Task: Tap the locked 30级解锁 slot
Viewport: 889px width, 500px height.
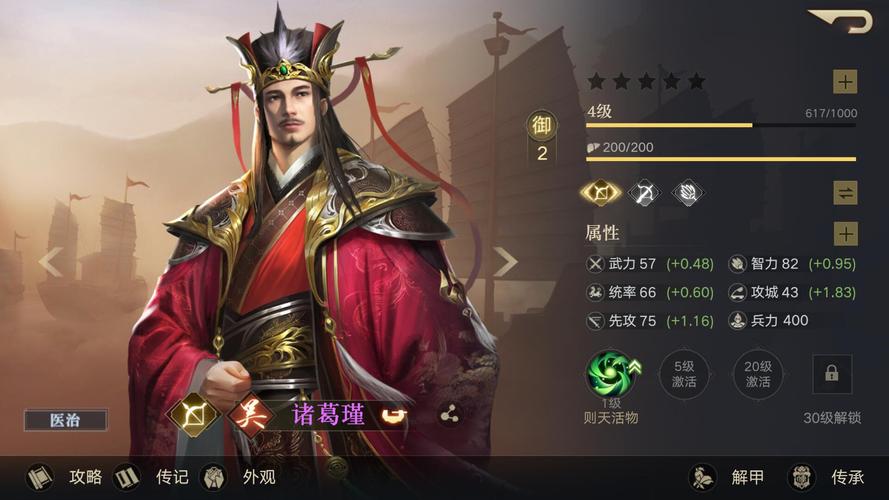Action: (832, 374)
